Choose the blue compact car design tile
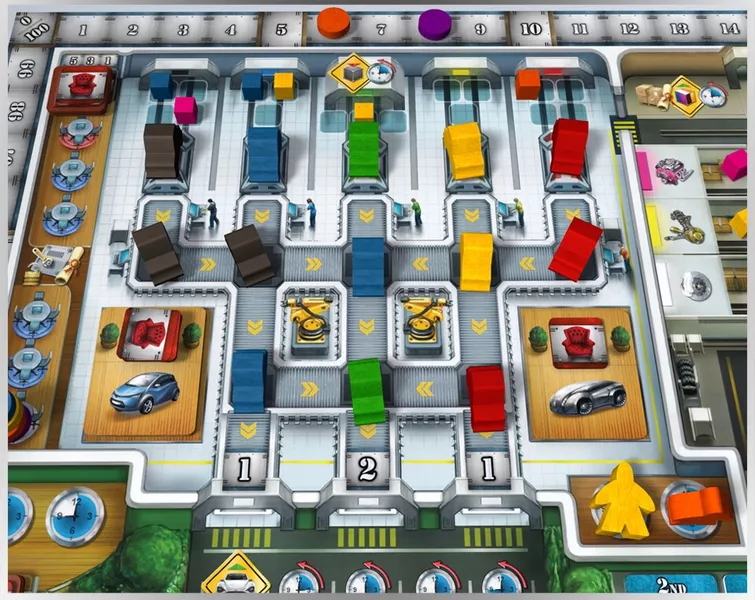The width and height of the screenshot is (755, 600). tap(147, 392)
